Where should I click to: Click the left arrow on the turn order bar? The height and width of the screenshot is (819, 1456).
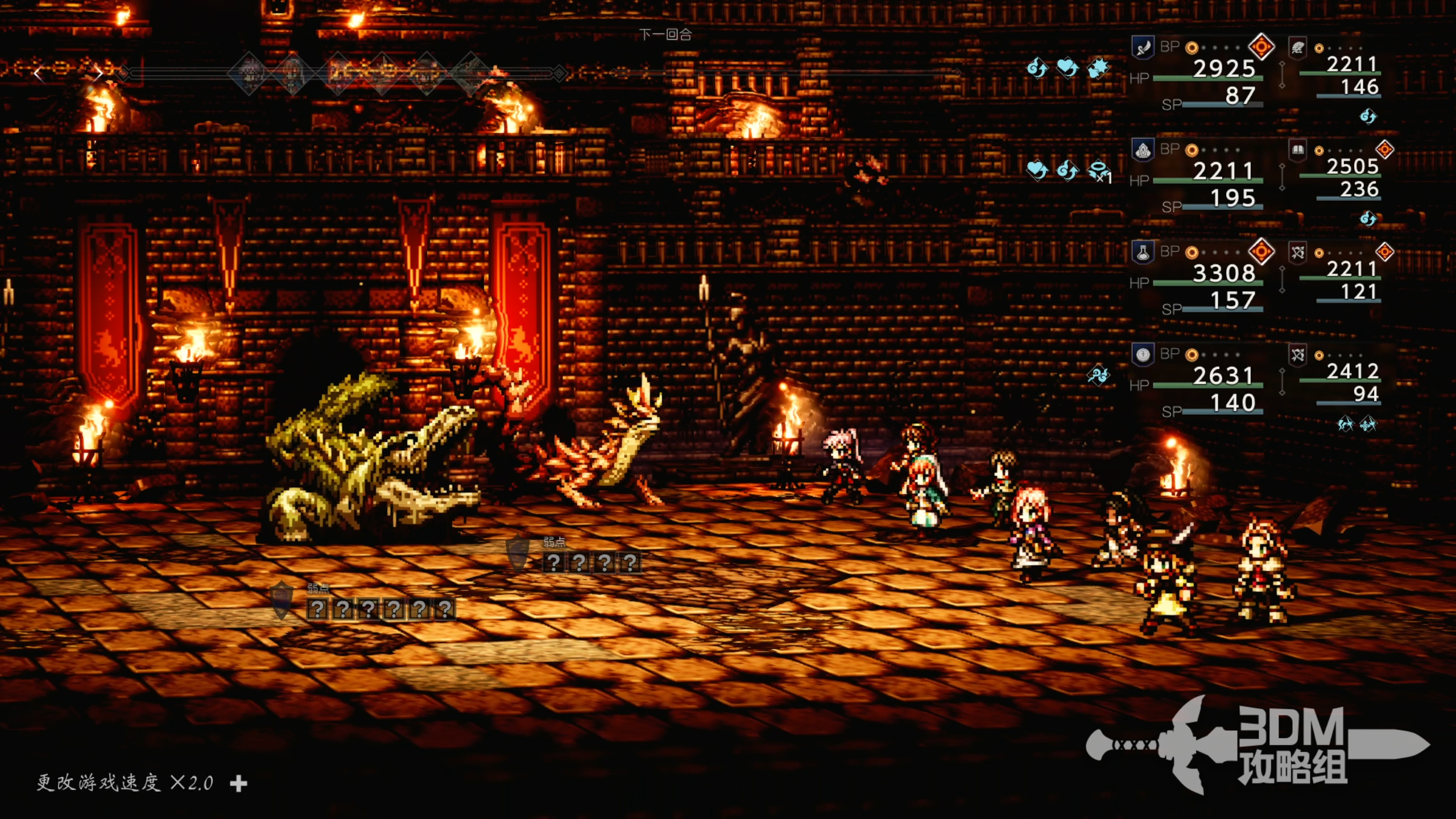click(39, 73)
